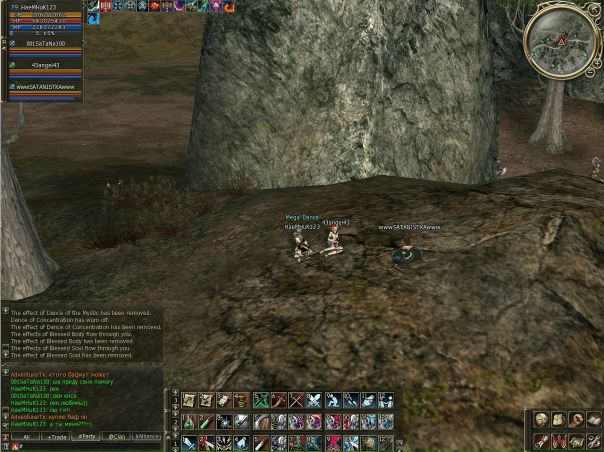Switch to the @Clan chat tab

coord(117,437)
